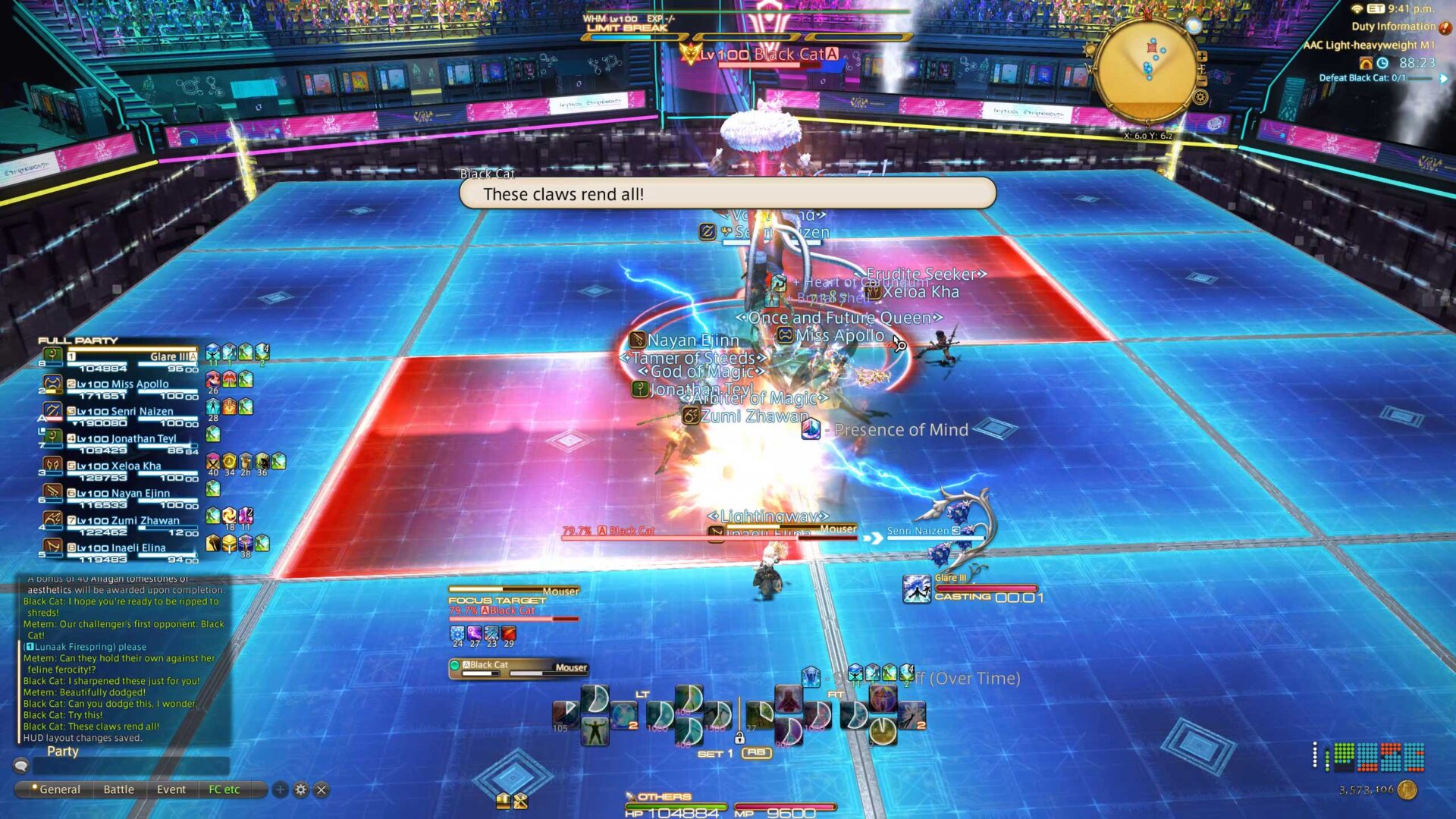Click Miss Apollo's job icon in the party list
The width and height of the screenshot is (1456, 819).
tap(52, 384)
